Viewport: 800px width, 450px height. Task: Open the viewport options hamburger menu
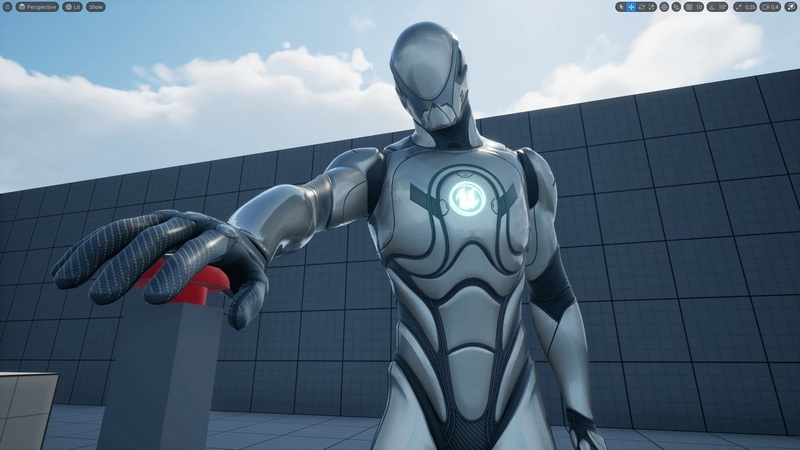pyautogui.click(x=7, y=6)
